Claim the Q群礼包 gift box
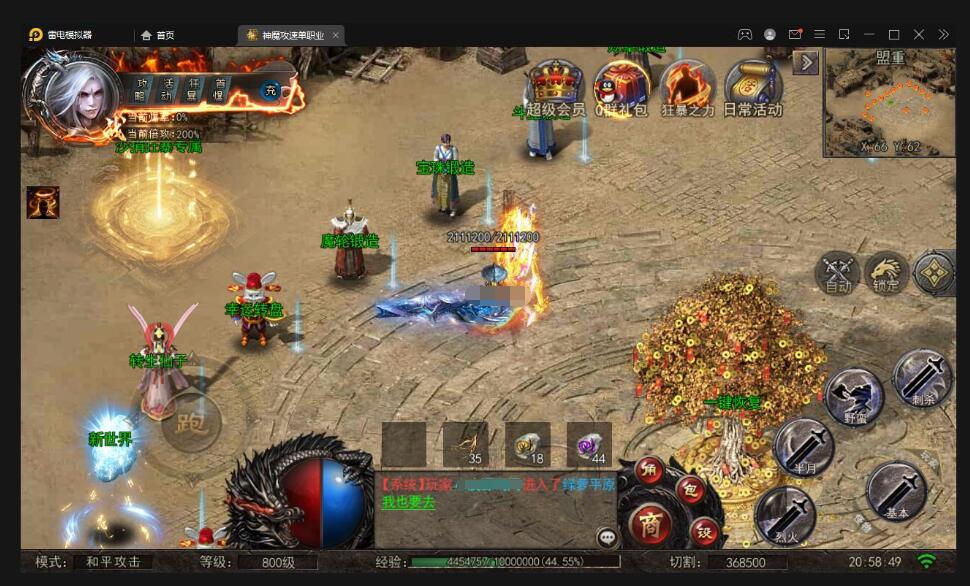 point(621,85)
